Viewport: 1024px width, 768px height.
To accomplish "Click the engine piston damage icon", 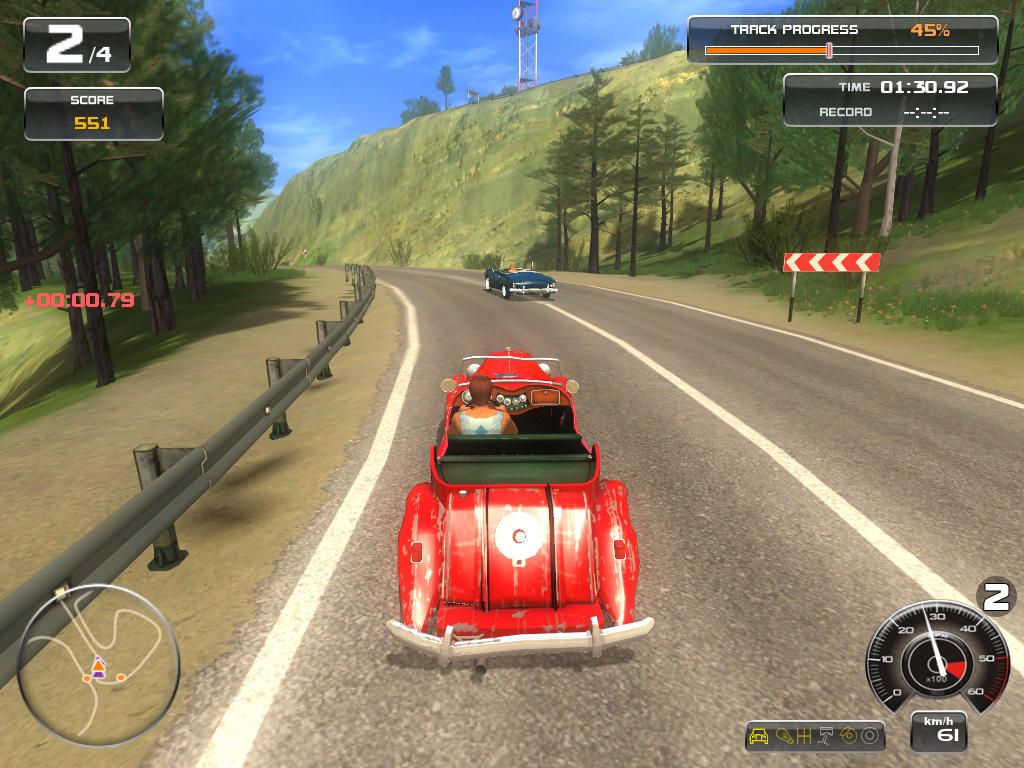I will tap(827, 737).
